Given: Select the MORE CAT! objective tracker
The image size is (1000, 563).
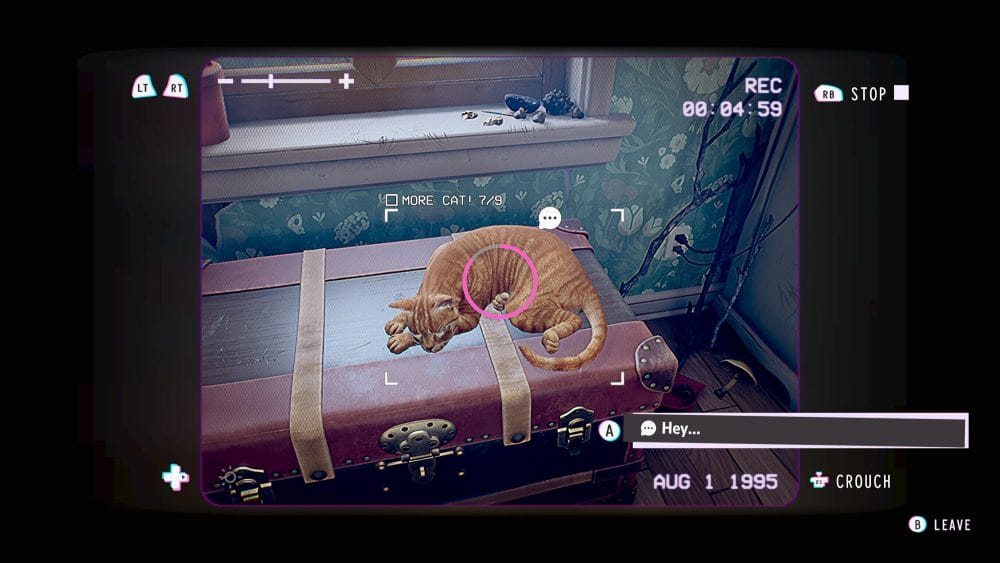Looking at the screenshot, I should [x=445, y=201].
